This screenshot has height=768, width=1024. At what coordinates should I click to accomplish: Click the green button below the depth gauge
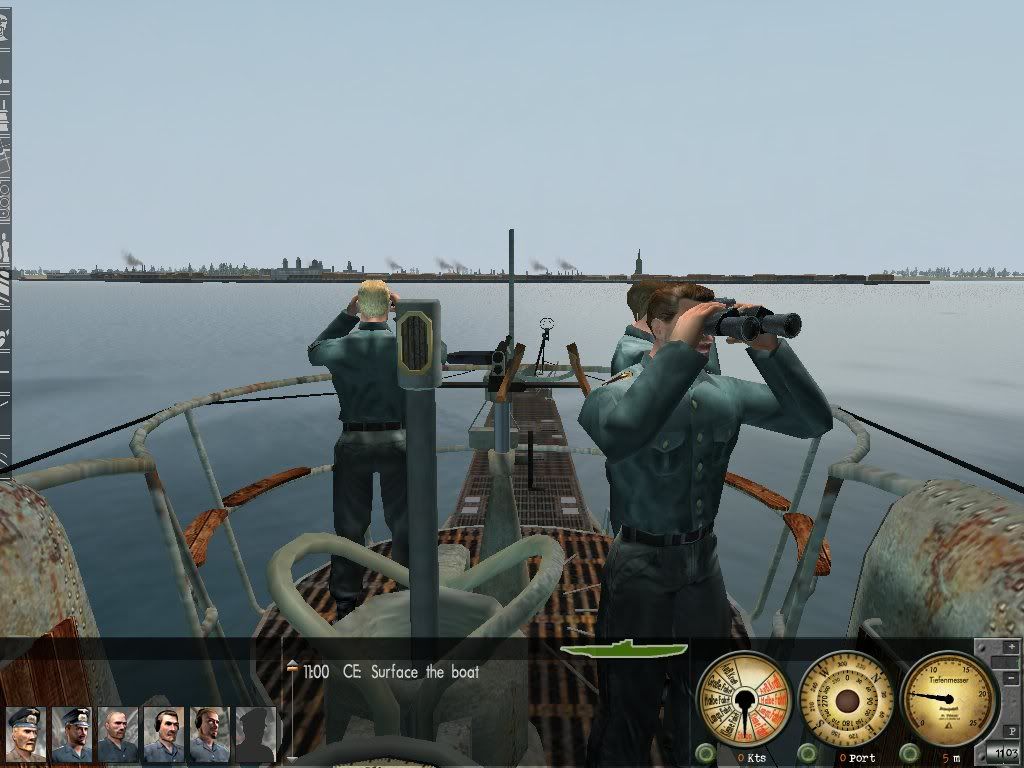(908, 752)
